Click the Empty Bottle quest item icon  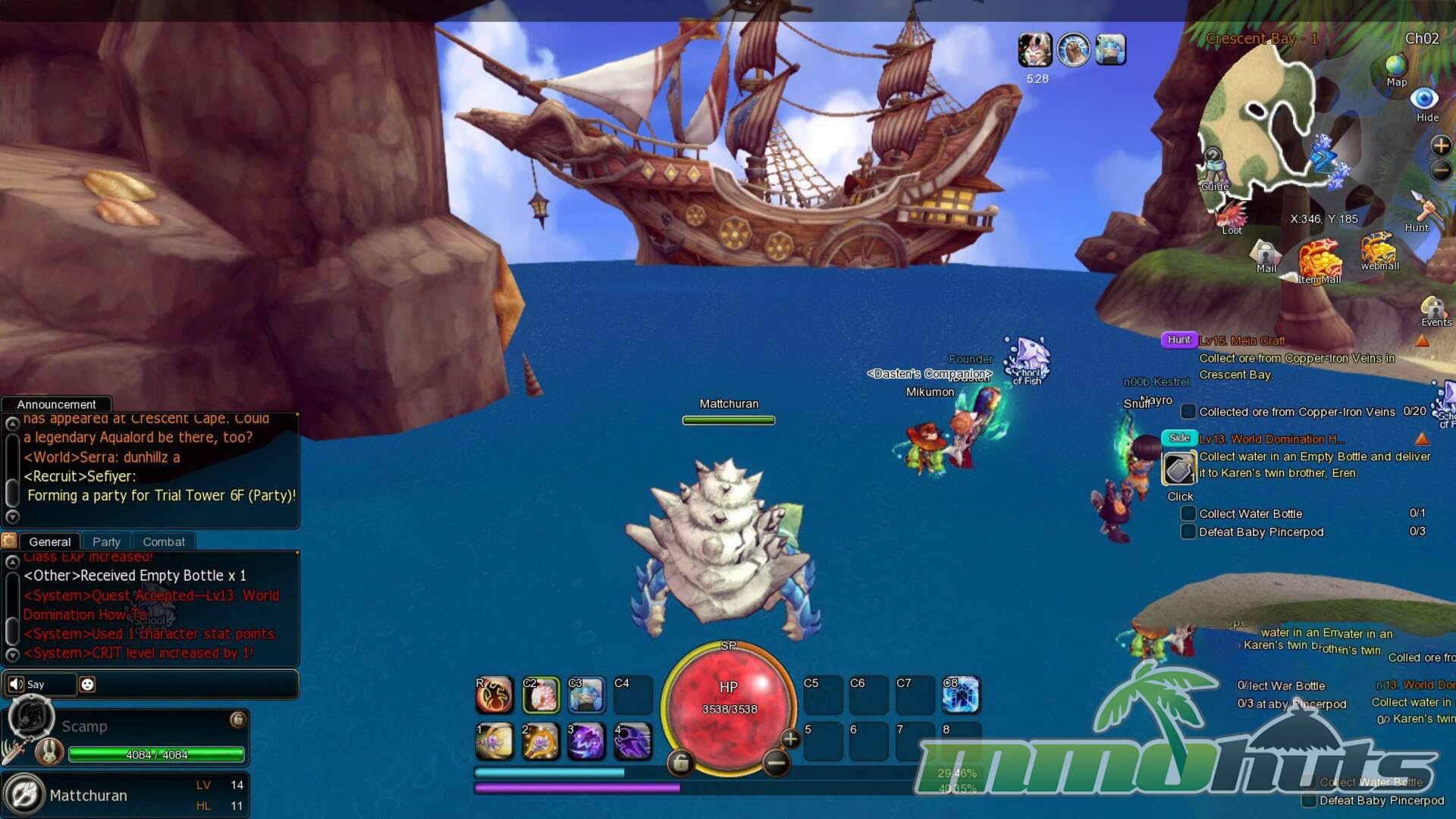click(1179, 469)
